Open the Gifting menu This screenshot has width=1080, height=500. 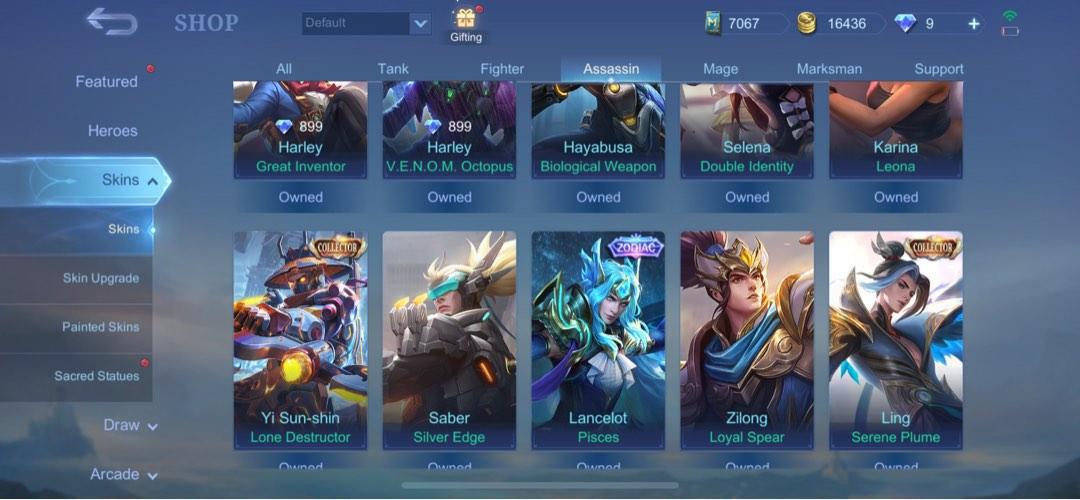coord(465,25)
